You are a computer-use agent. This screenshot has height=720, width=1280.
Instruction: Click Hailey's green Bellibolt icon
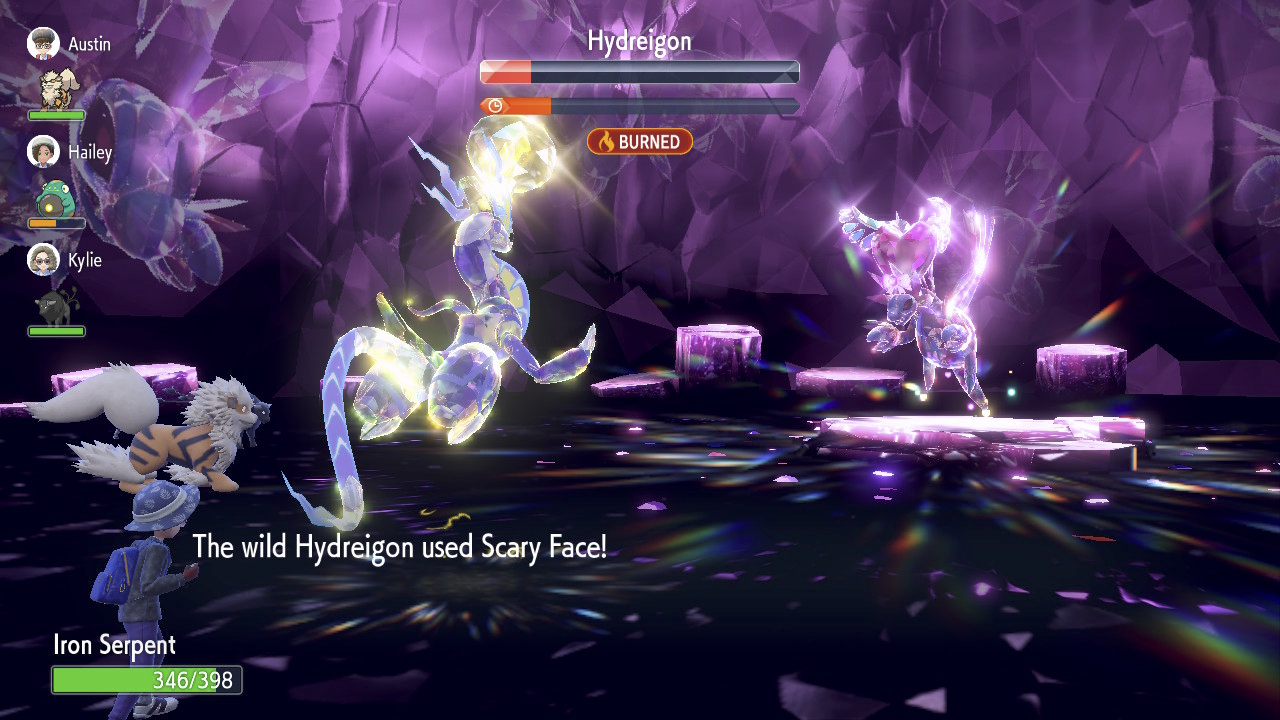click(55, 198)
